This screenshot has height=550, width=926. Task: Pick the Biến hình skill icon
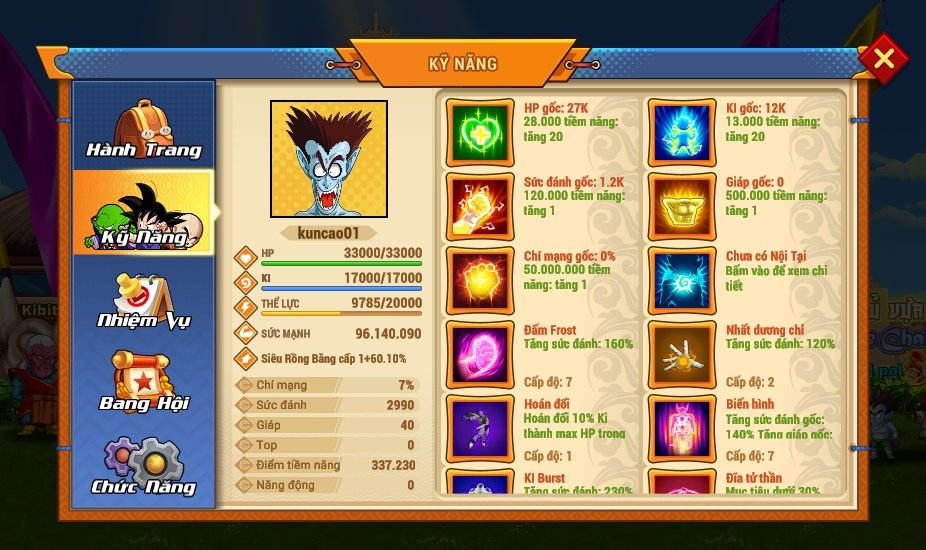681,425
